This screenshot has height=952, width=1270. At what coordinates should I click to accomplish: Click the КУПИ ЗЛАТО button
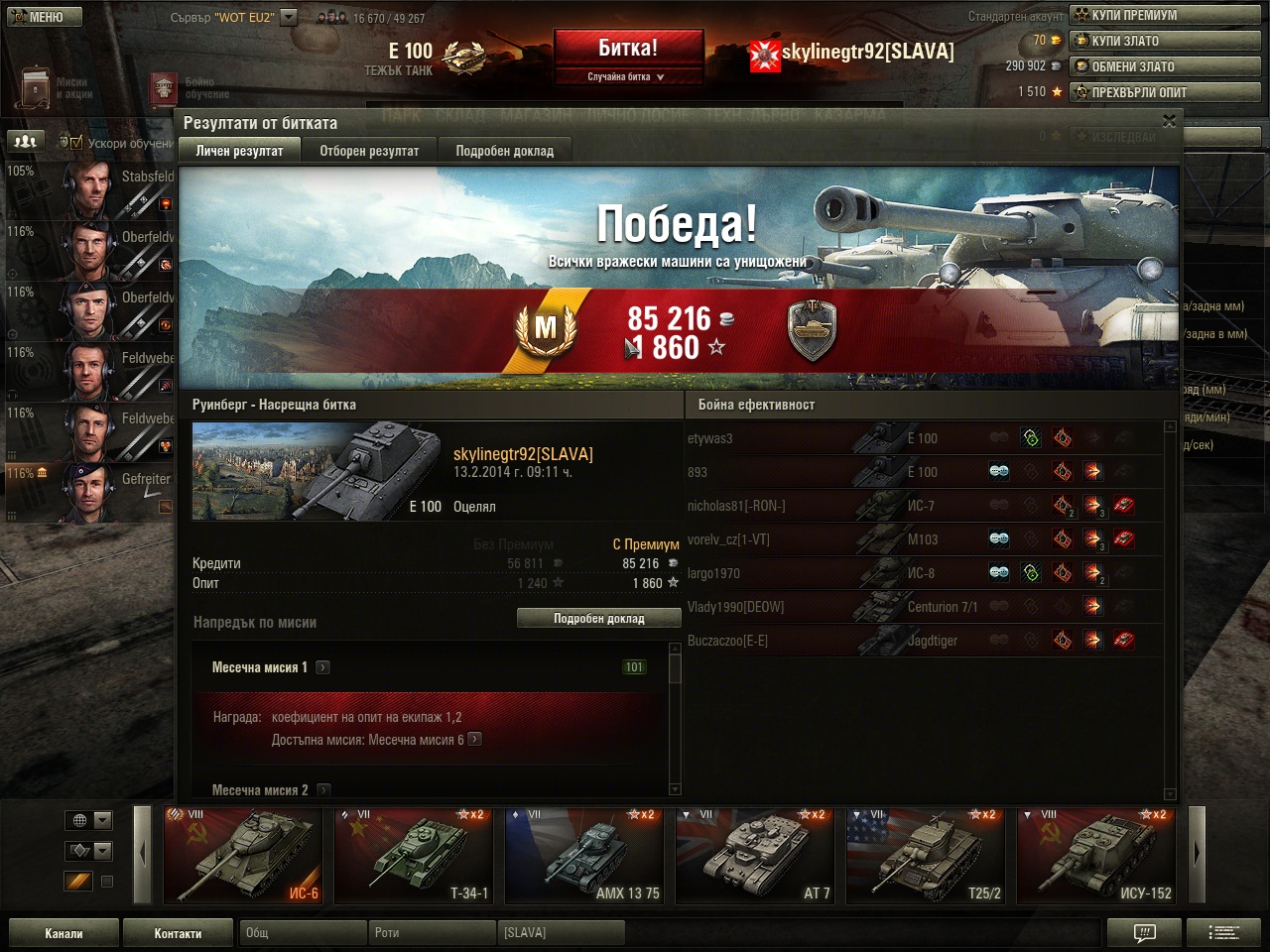click(1165, 41)
